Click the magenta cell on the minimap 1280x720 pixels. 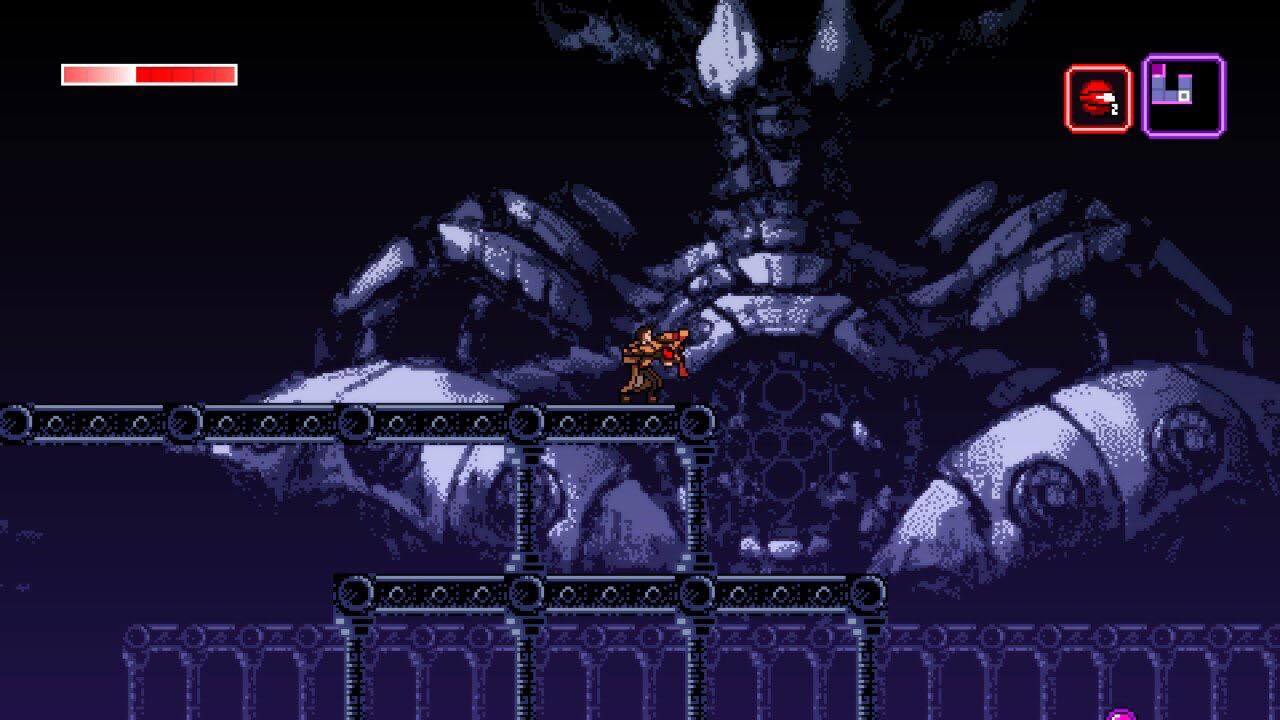tap(1157, 68)
